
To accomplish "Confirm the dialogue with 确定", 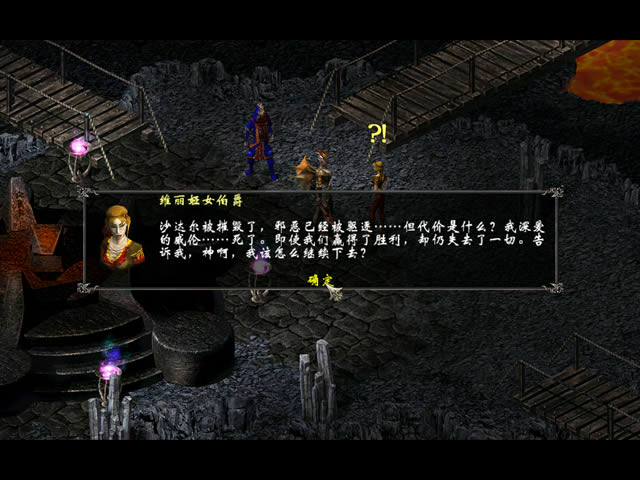I will tap(319, 279).
